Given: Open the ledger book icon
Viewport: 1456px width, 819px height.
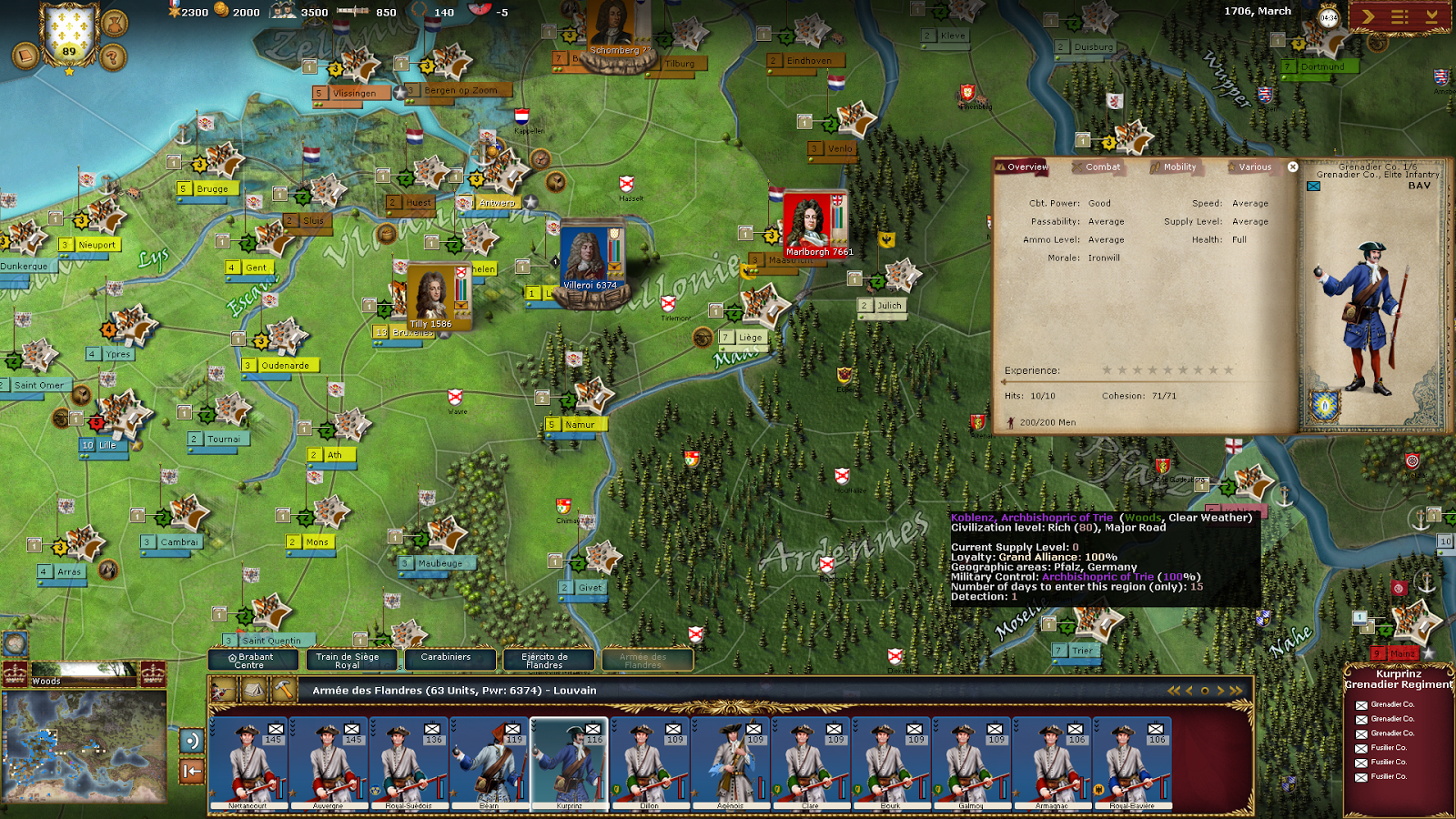Looking at the screenshot, I should click(x=25, y=57).
